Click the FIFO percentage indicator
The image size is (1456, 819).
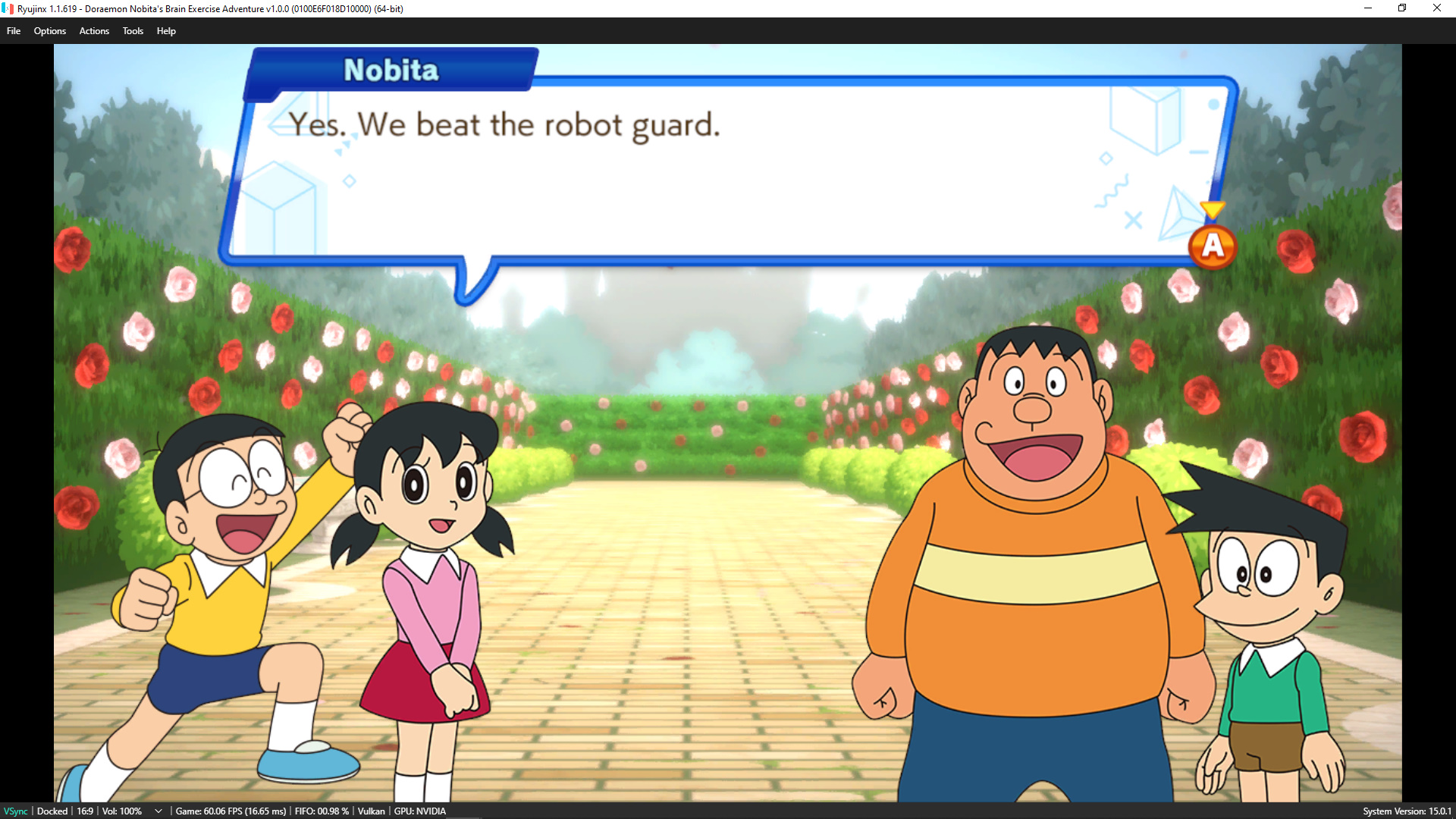321,811
